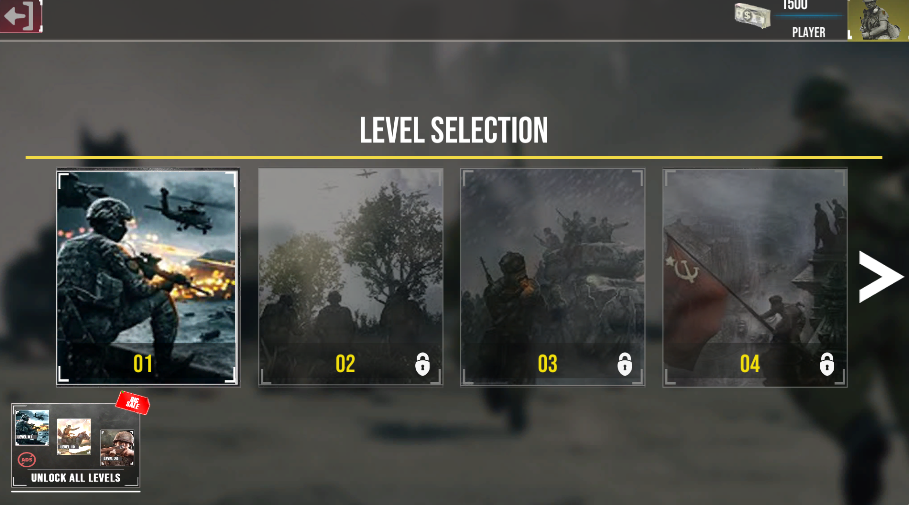Image resolution: width=909 pixels, height=505 pixels.
Task: Pick the locked level 03 tank tile
Action: (x=552, y=277)
